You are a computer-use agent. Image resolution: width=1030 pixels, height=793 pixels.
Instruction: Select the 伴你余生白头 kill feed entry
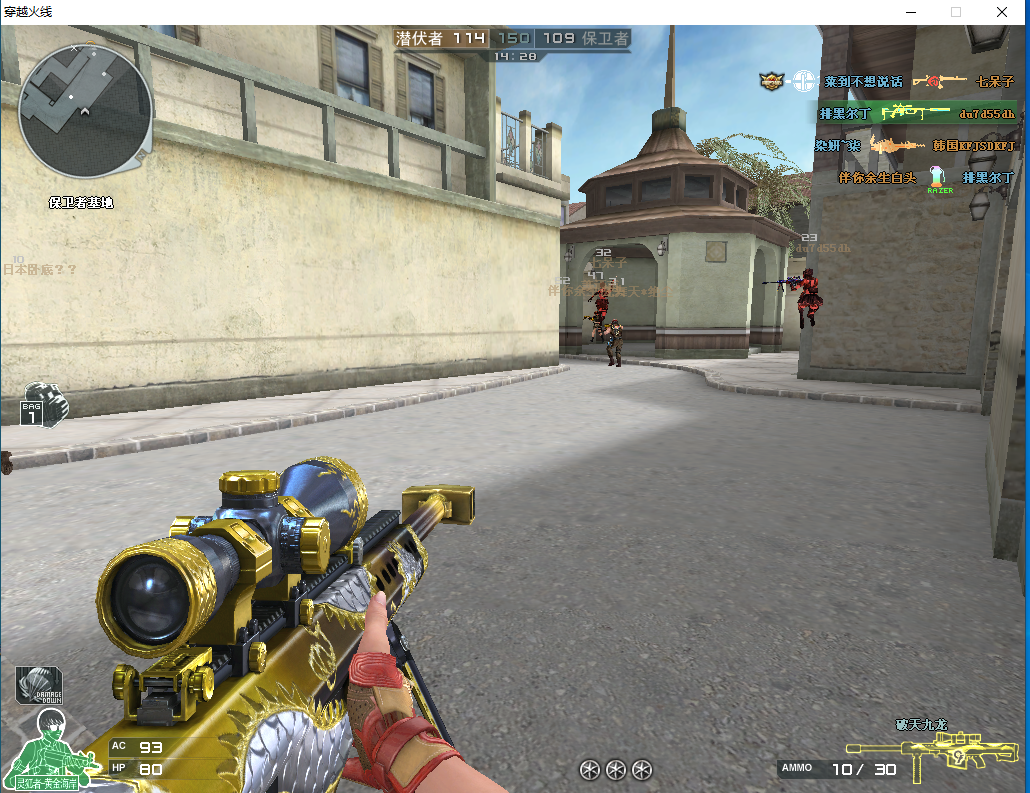[877, 178]
